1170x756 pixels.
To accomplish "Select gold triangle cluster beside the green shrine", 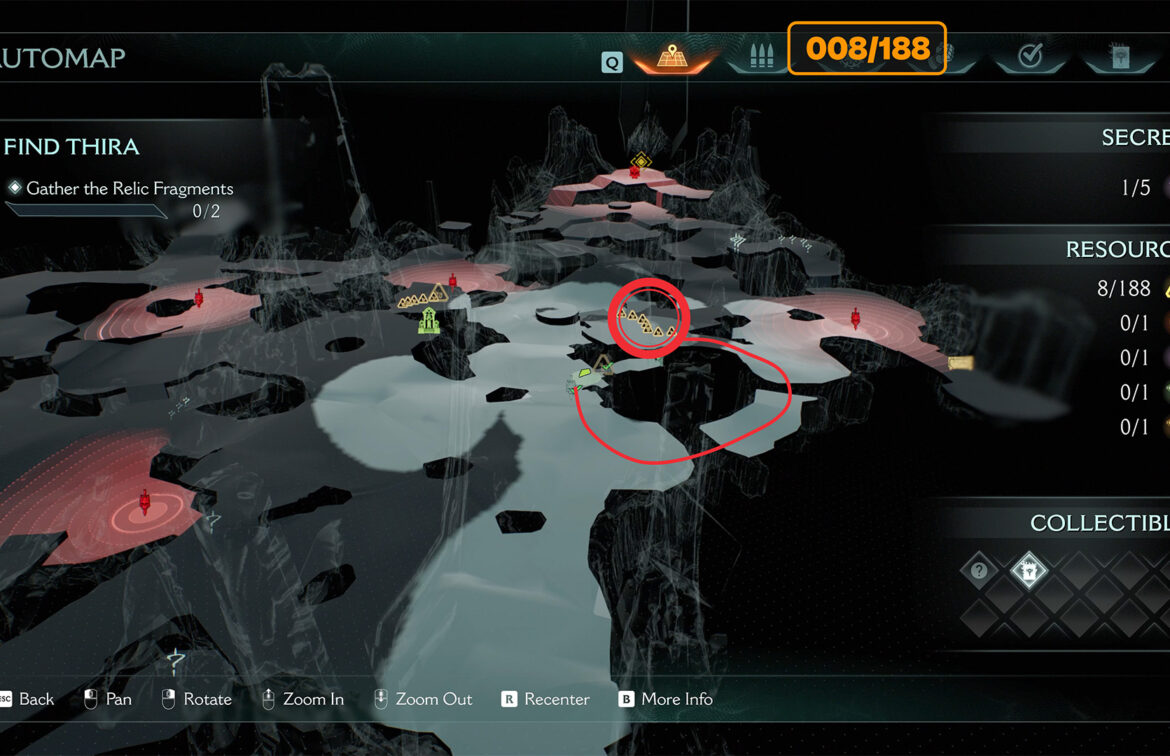I will [x=422, y=296].
